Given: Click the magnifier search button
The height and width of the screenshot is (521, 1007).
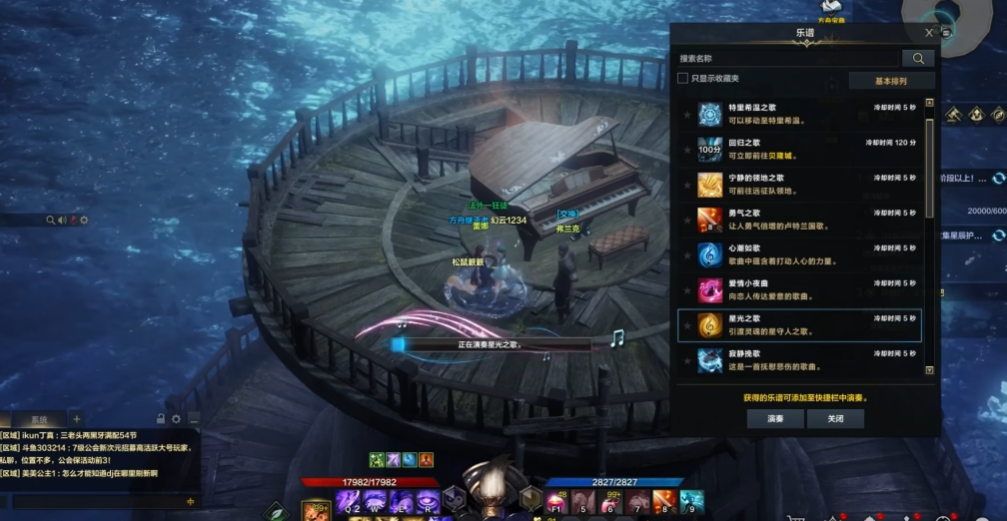Looking at the screenshot, I should 917,59.
